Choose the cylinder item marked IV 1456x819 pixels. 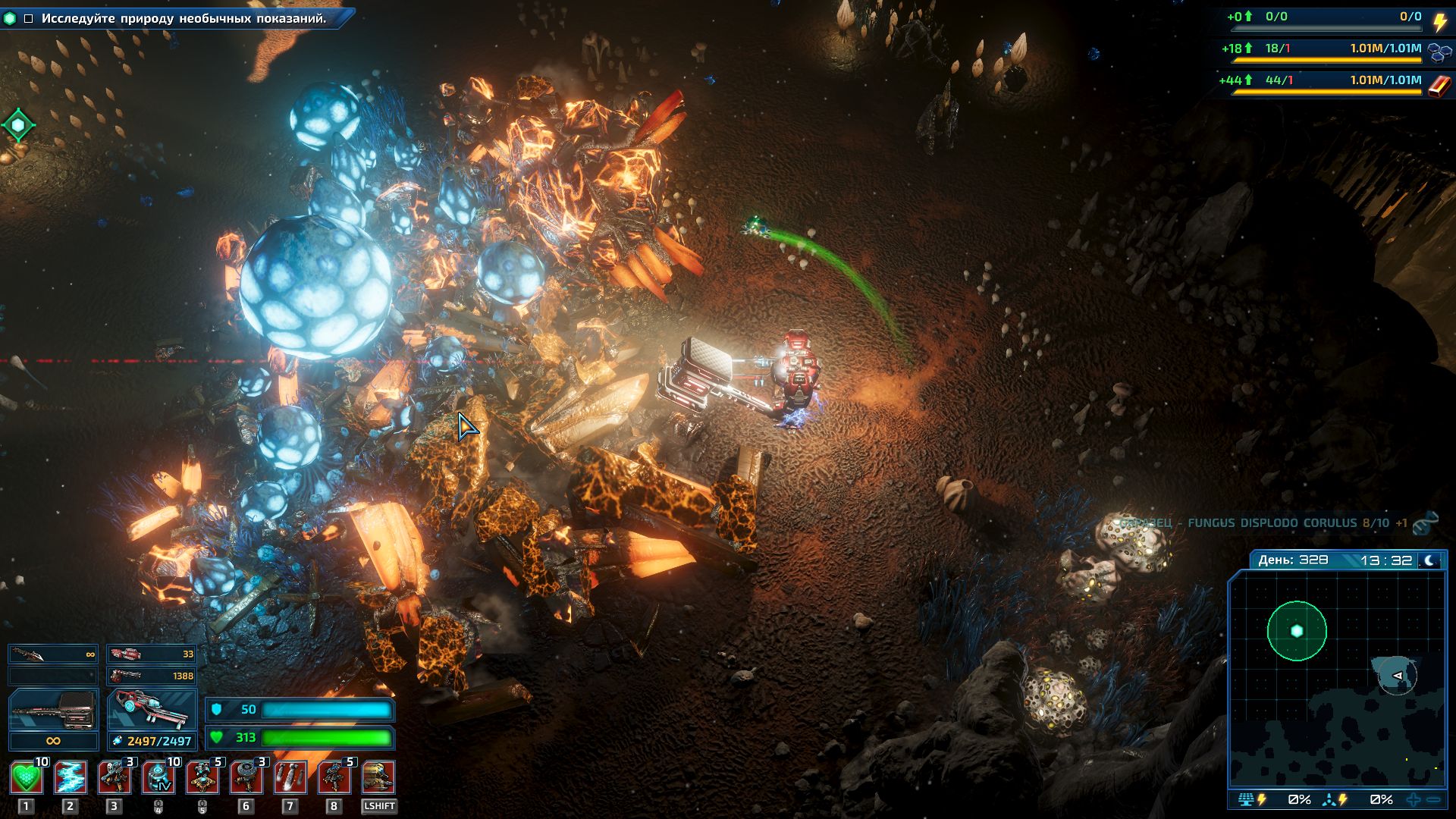158,778
